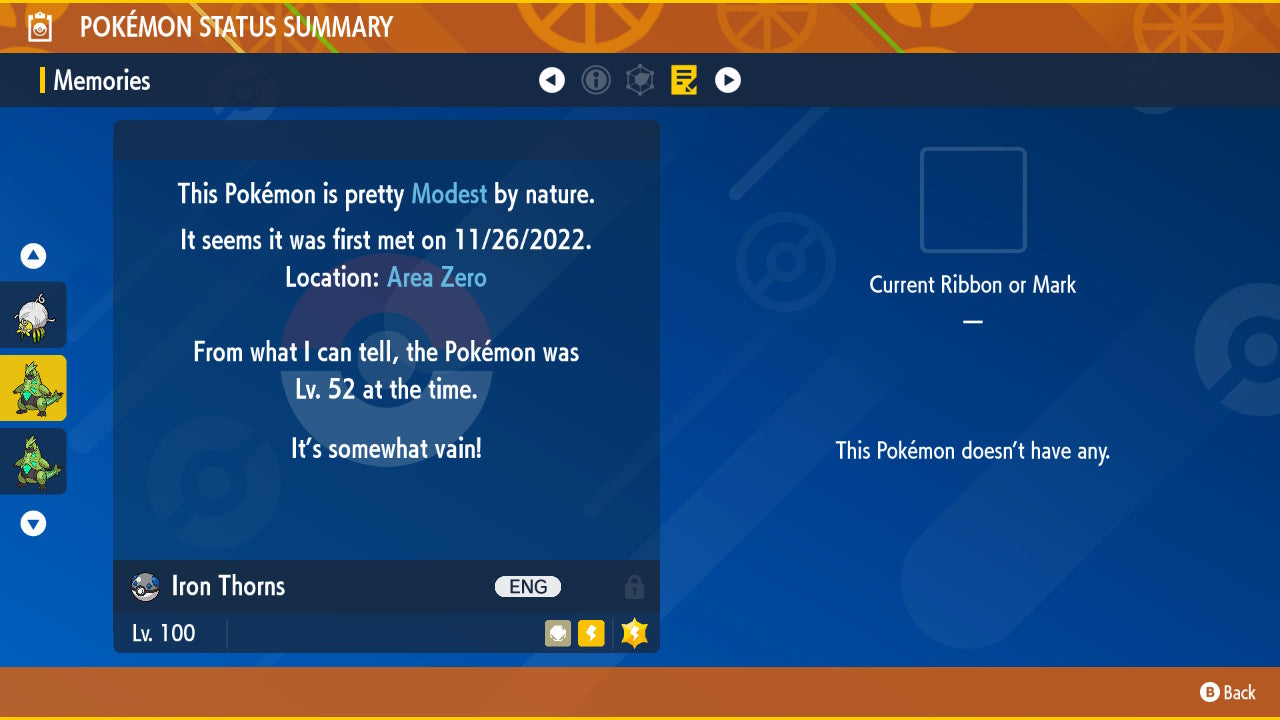Select the Electric type lightning icon

[591, 633]
